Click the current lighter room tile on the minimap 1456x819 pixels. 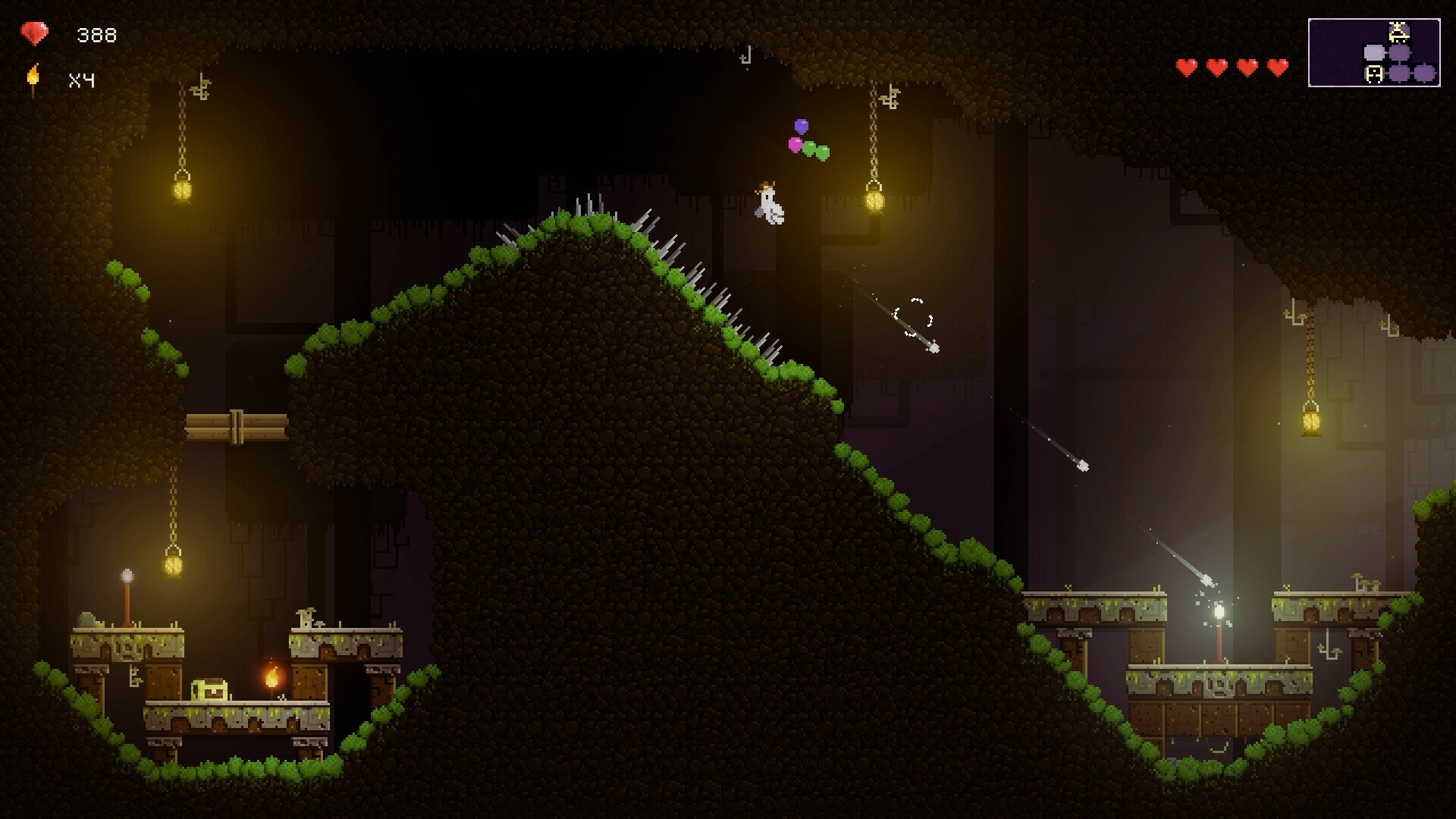[1374, 52]
